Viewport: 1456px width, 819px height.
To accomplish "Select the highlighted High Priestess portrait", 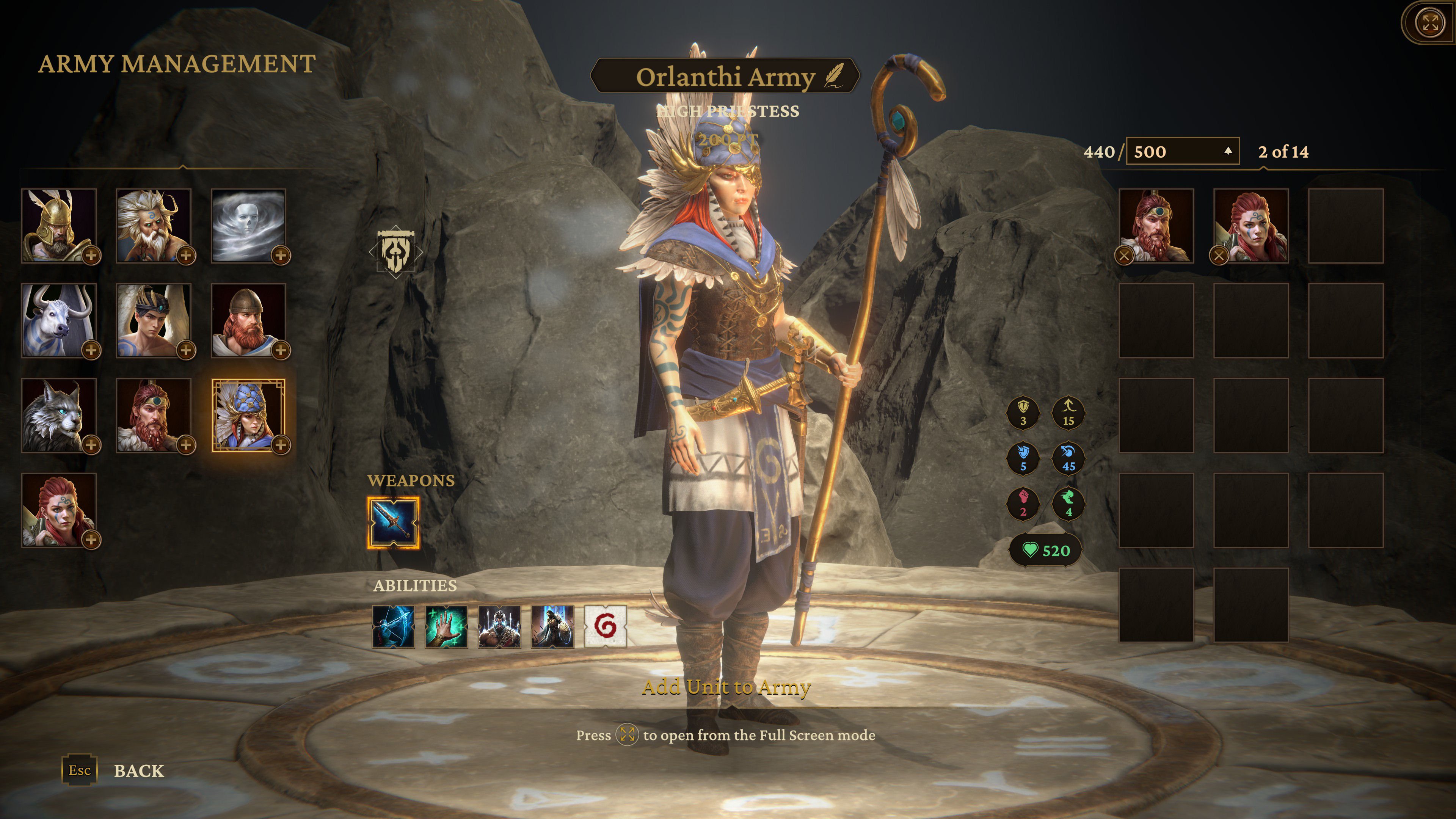I will click(x=249, y=416).
